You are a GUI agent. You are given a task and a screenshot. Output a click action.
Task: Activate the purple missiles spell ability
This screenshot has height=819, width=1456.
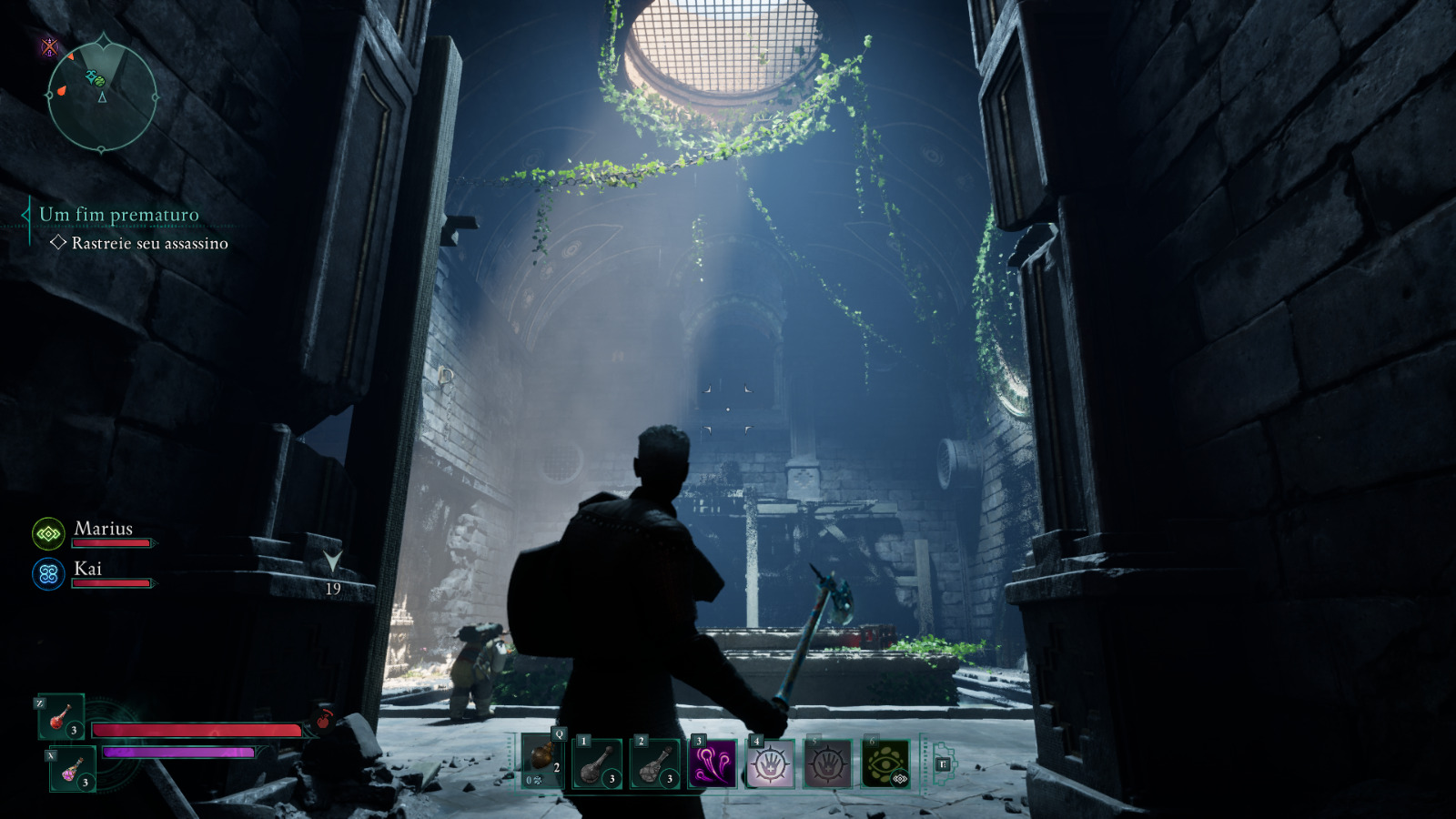point(713,763)
